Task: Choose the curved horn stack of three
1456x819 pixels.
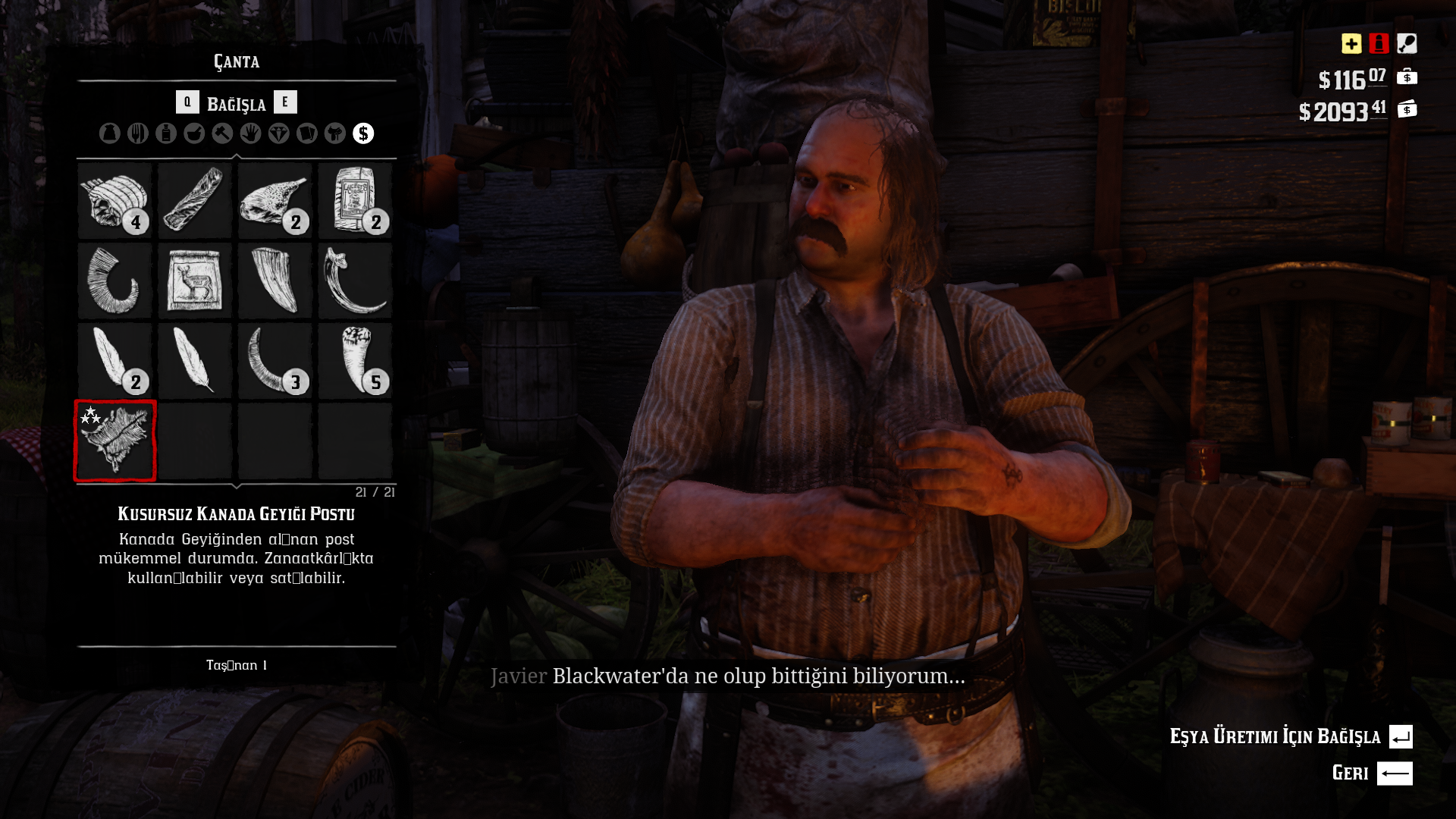Action: point(275,361)
